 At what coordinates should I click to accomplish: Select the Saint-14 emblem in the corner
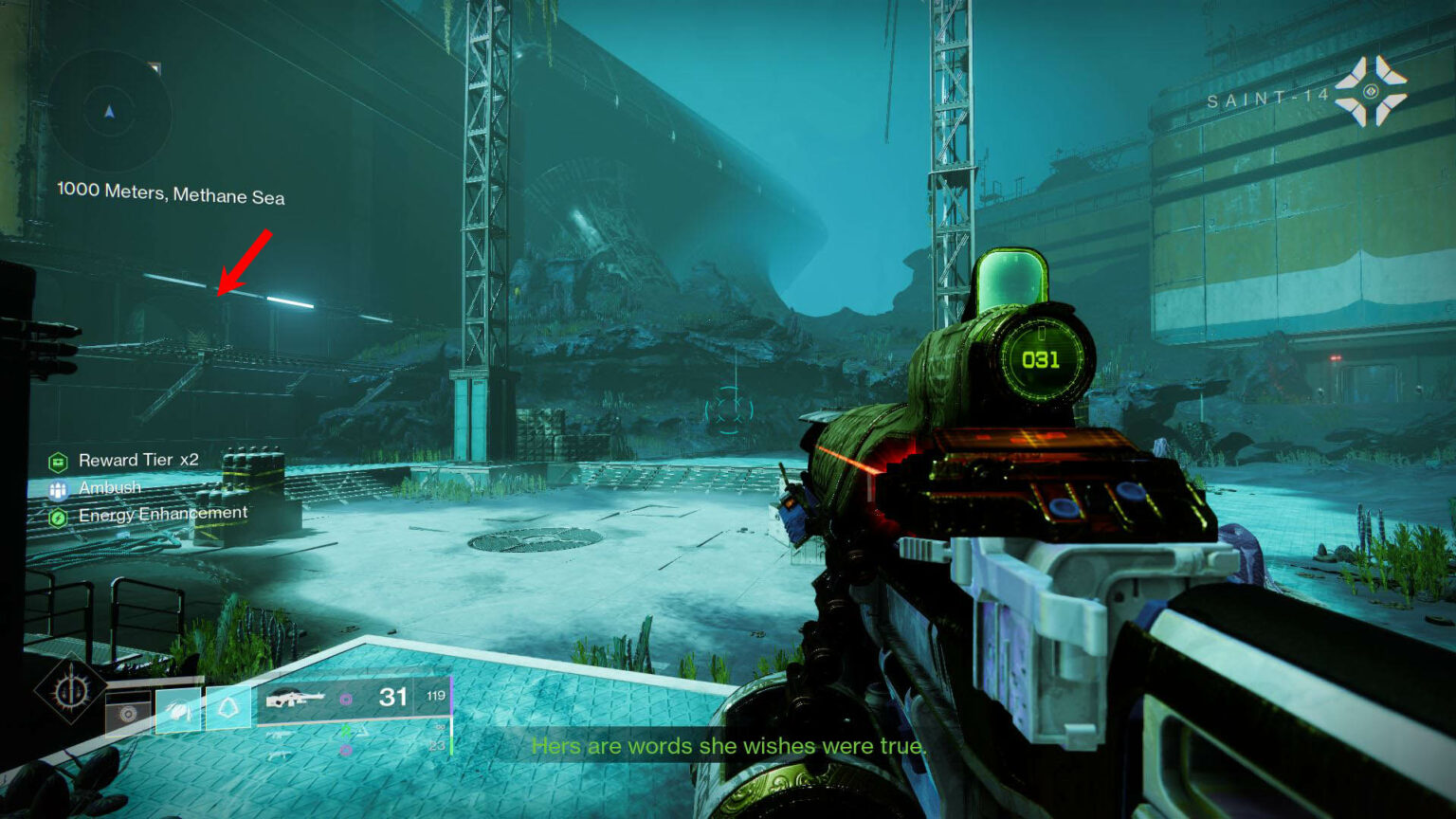(1369, 89)
